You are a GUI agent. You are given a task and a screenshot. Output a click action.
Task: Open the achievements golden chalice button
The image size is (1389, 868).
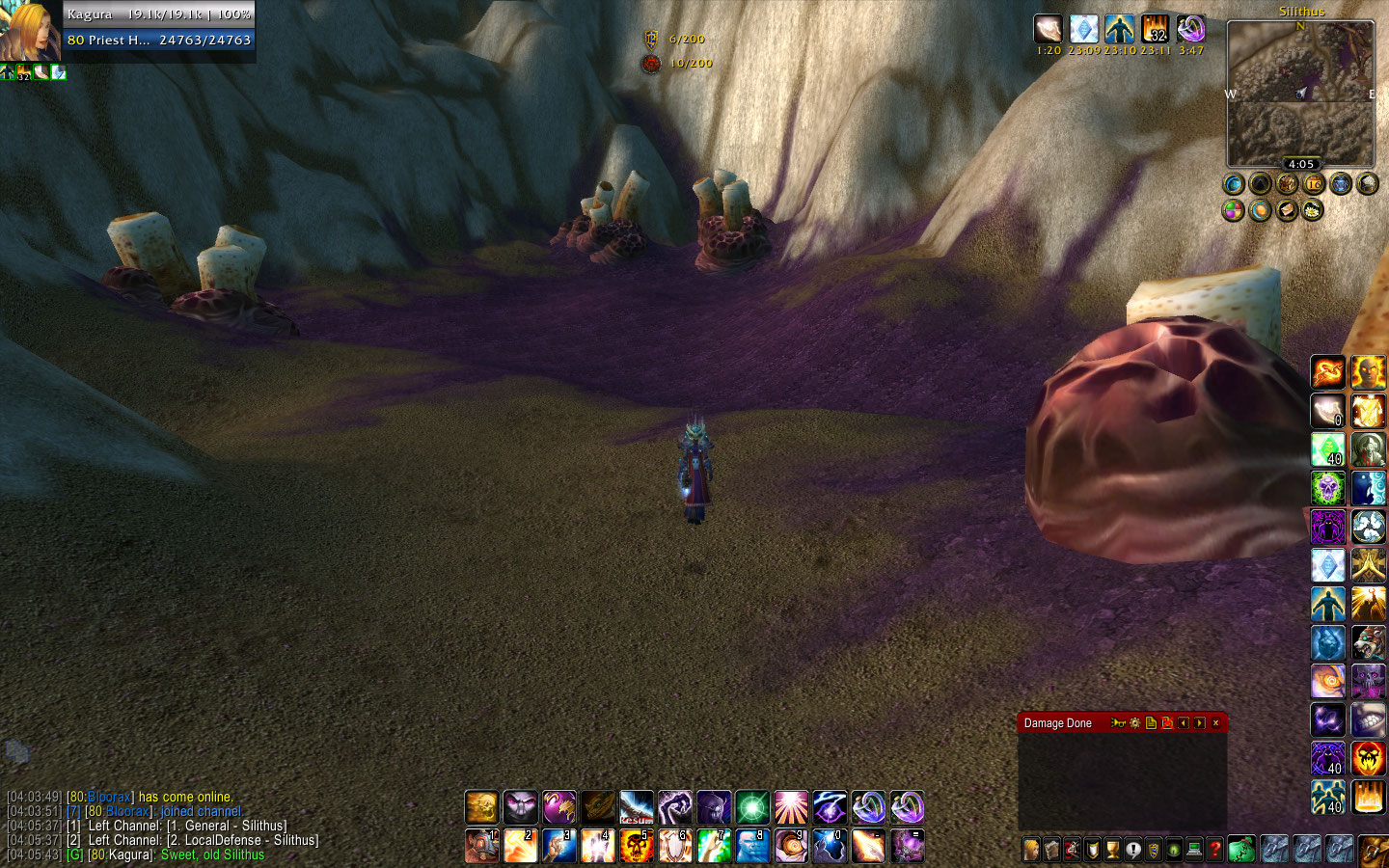pyautogui.click(x=1113, y=850)
